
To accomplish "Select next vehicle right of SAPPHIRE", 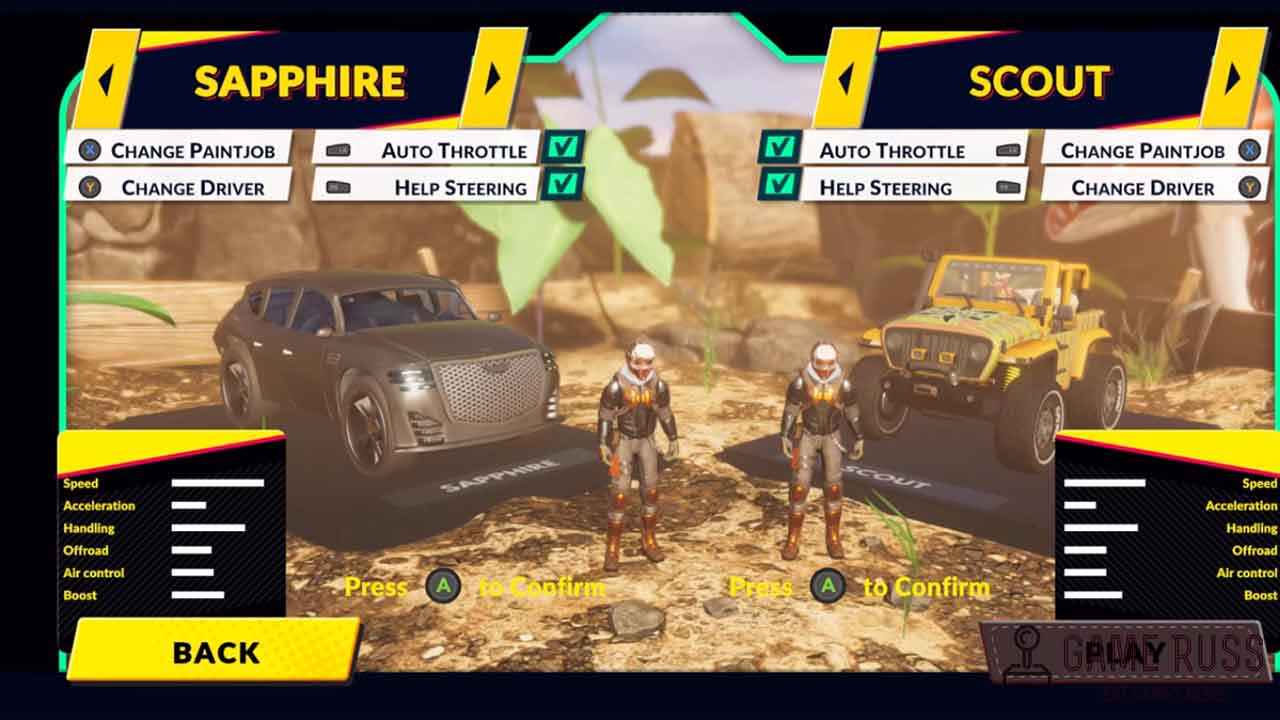I will pos(493,79).
